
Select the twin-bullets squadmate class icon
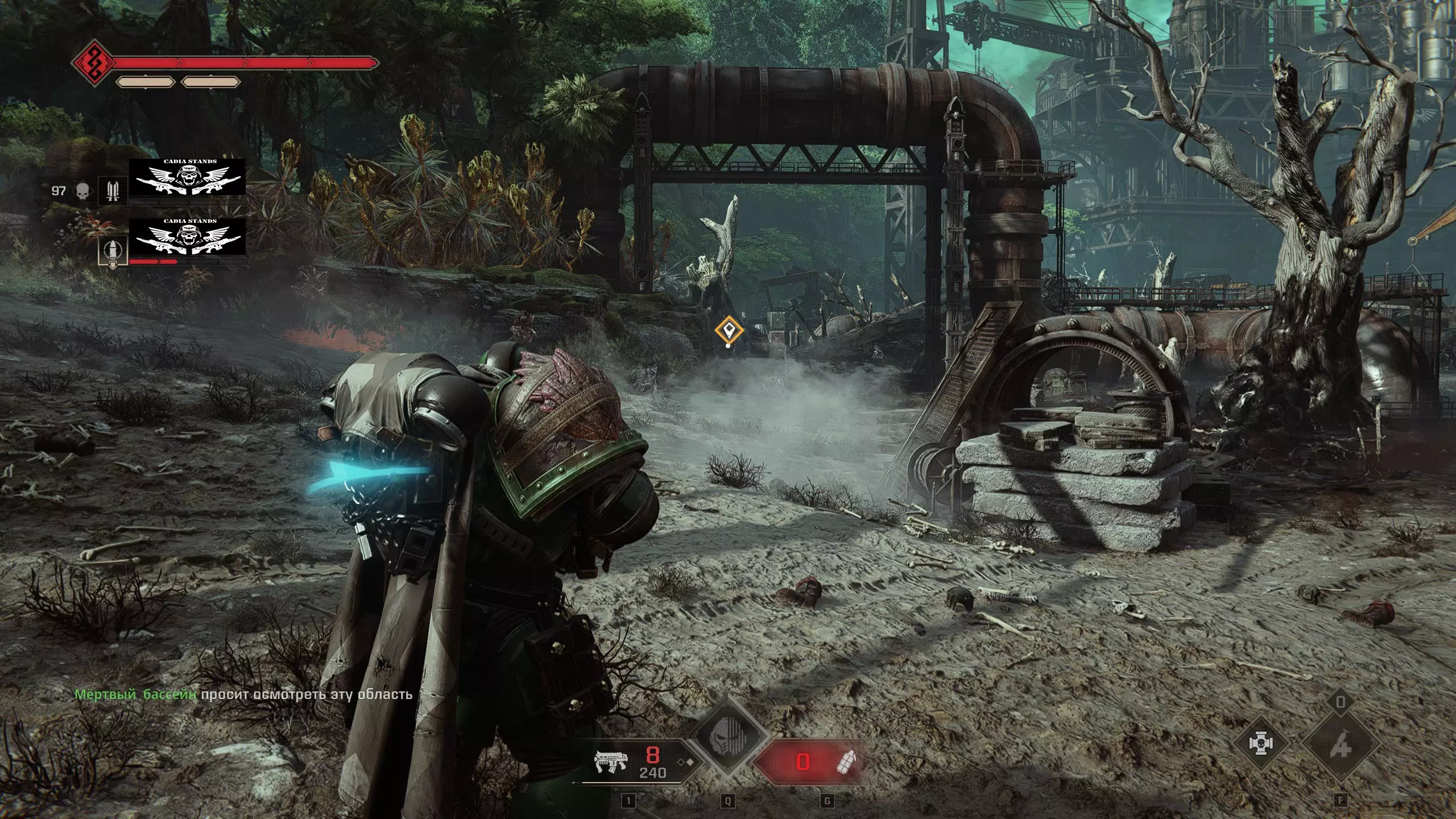[113, 191]
